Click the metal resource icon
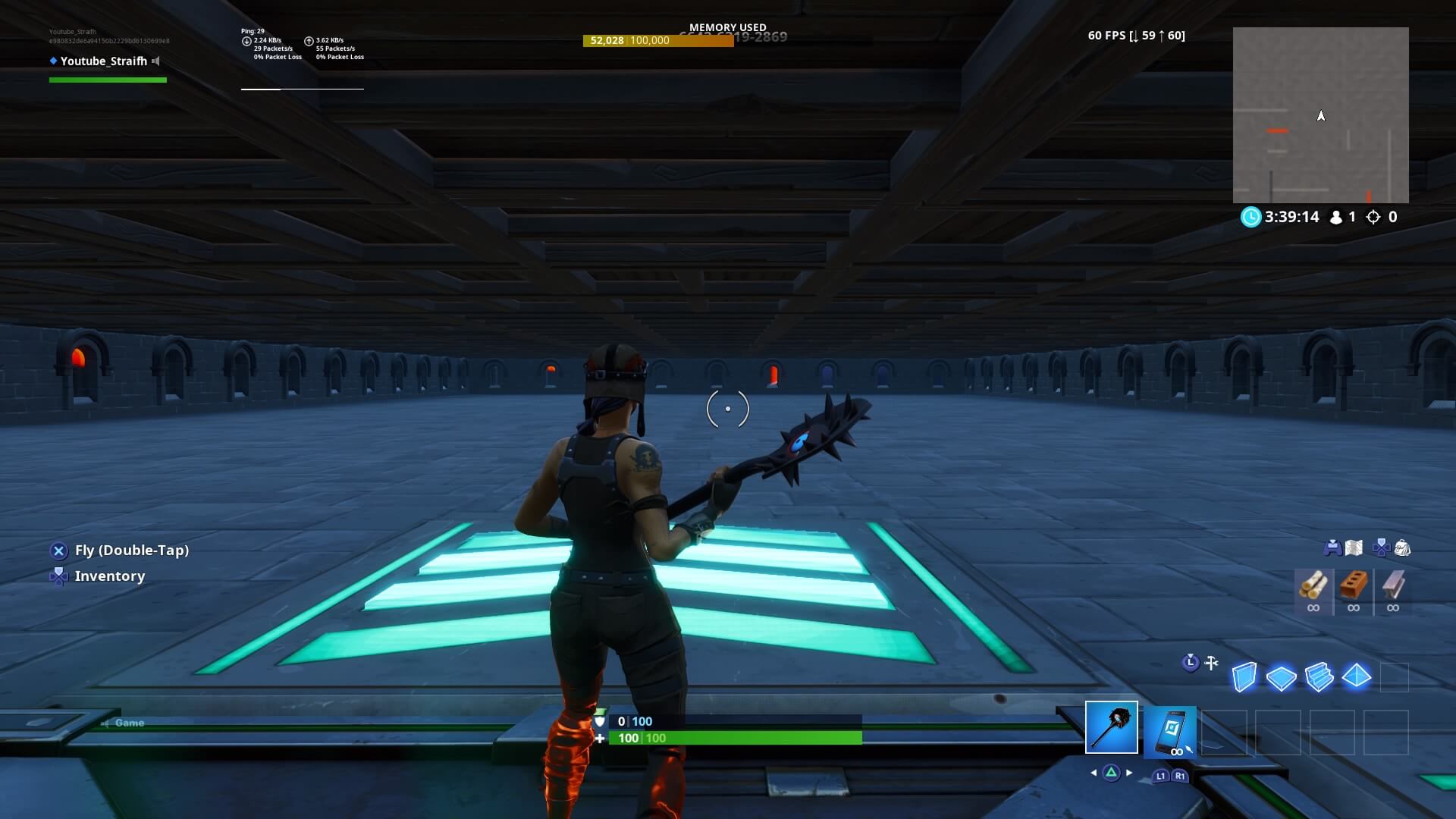1456x819 pixels. pyautogui.click(x=1393, y=586)
